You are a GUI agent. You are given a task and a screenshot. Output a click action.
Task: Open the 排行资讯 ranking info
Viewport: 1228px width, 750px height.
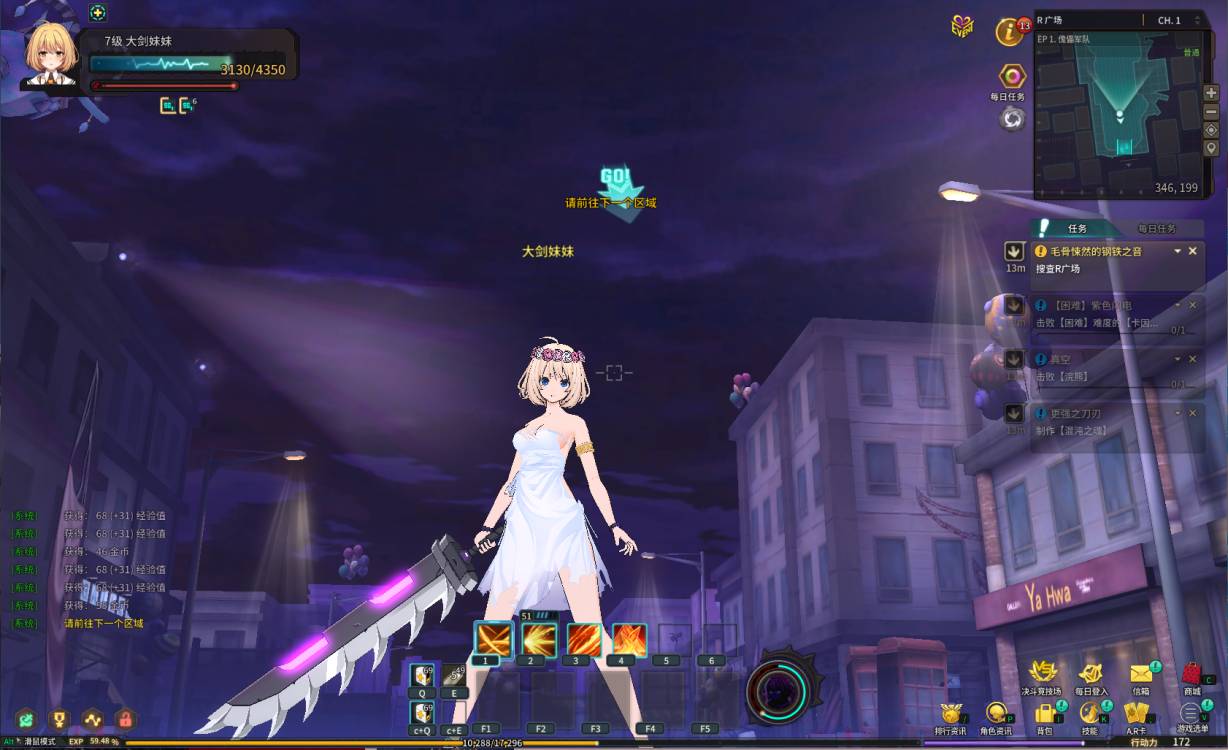[949, 714]
